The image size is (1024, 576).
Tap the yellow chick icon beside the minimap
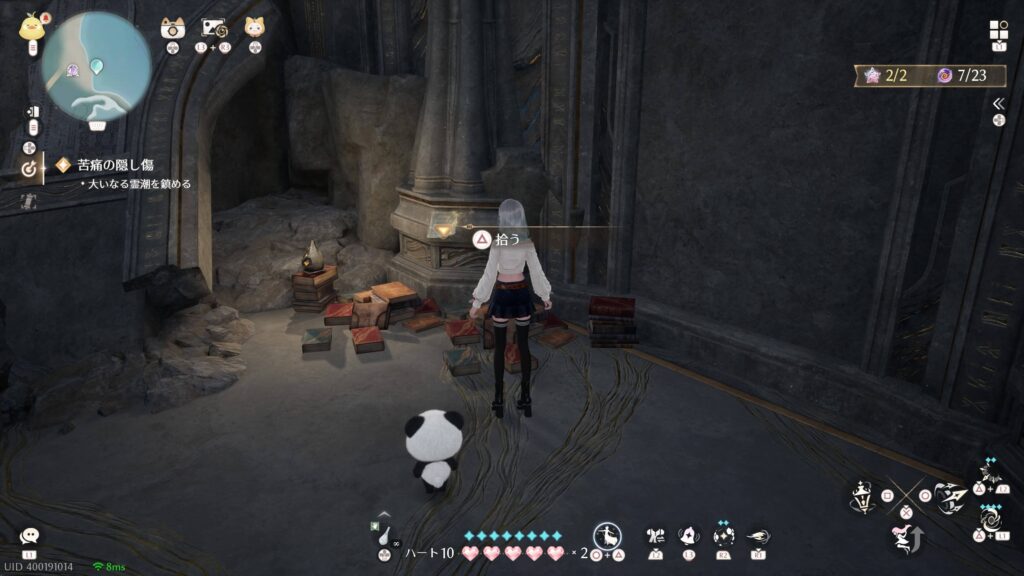(x=32, y=27)
